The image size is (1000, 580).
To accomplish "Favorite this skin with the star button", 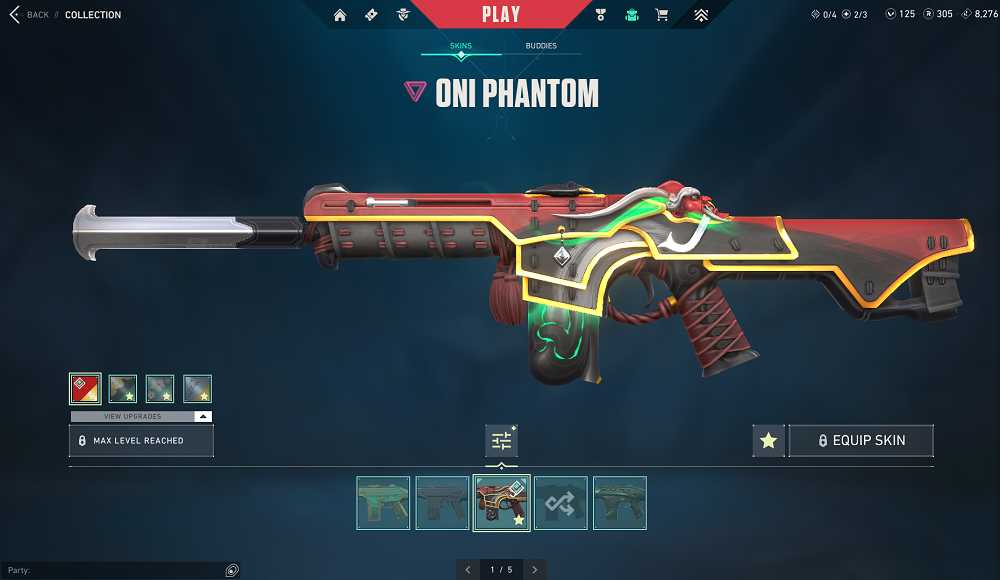I will pyautogui.click(x=768, y=440).
